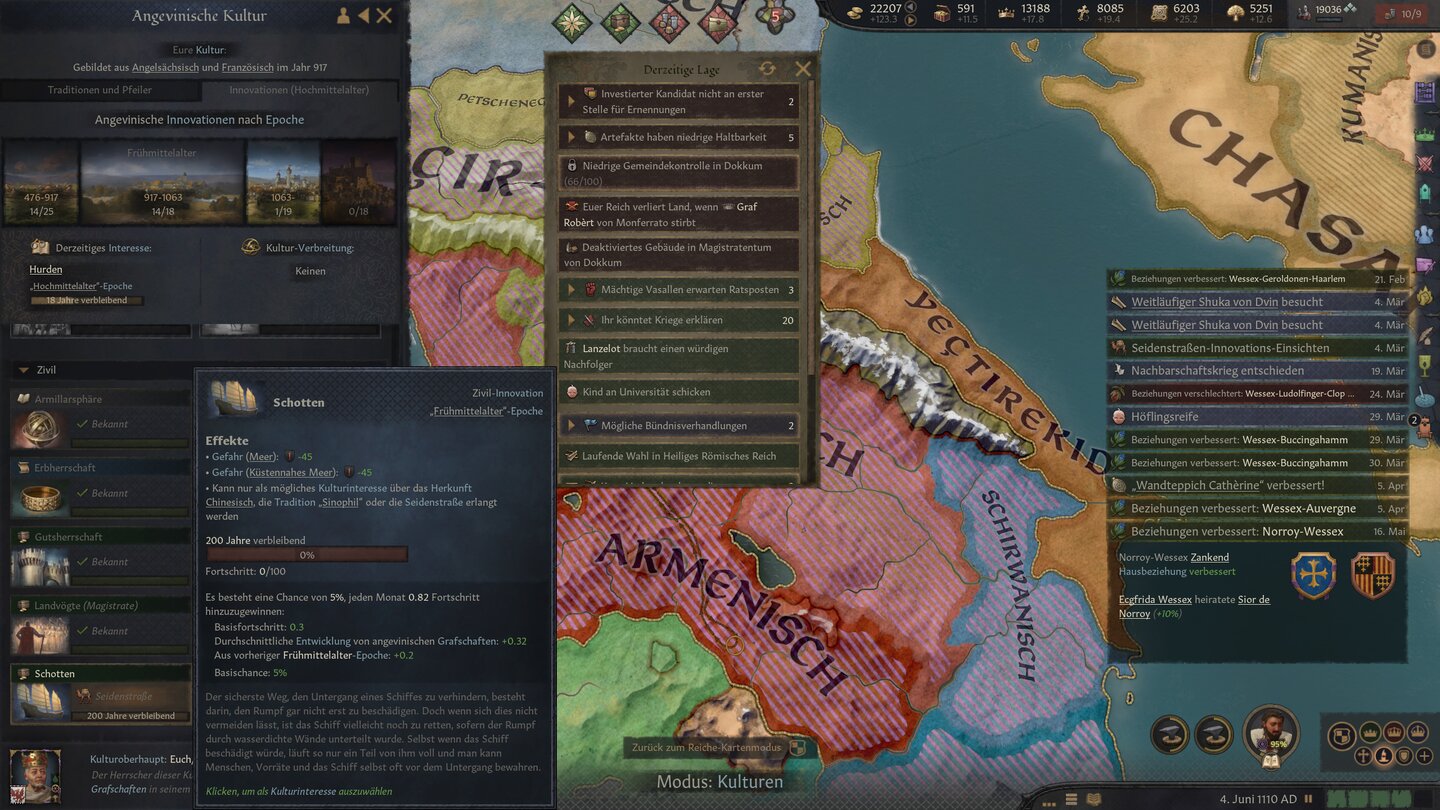Select the realms shield map mode icon

click(x=1342, y=734)
